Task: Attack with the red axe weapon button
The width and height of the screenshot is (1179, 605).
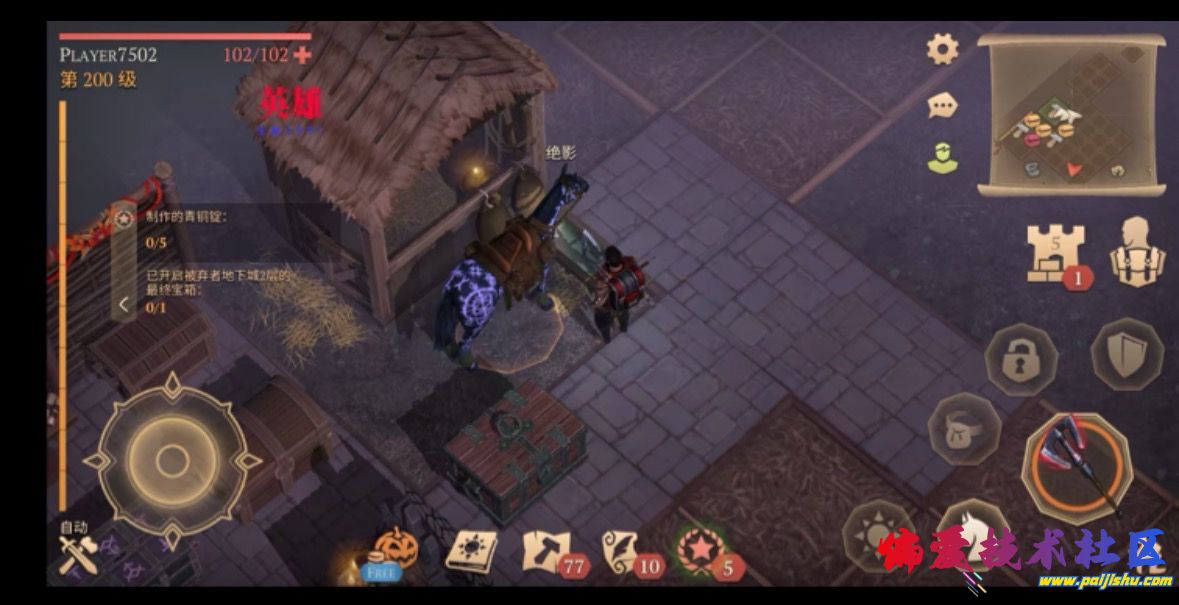Action: tap(1076, 467)
